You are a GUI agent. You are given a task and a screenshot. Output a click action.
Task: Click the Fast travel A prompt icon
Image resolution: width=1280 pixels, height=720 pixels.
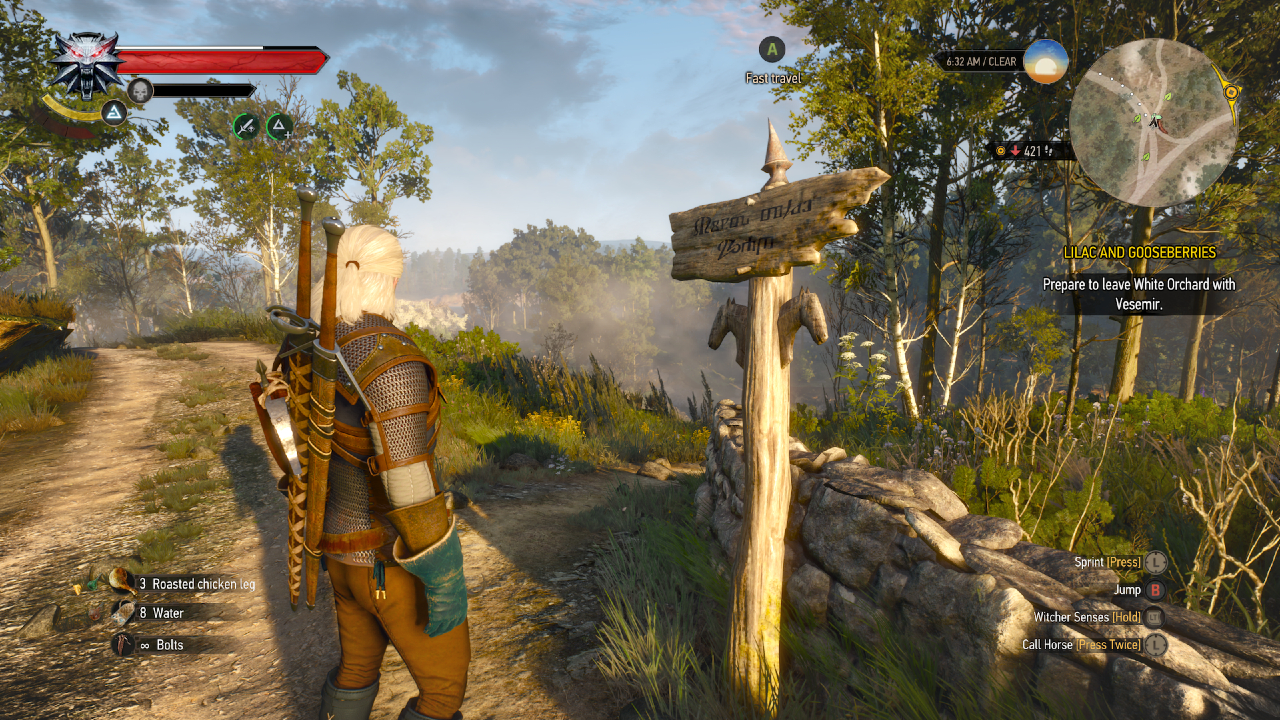[x=771, y=50]
